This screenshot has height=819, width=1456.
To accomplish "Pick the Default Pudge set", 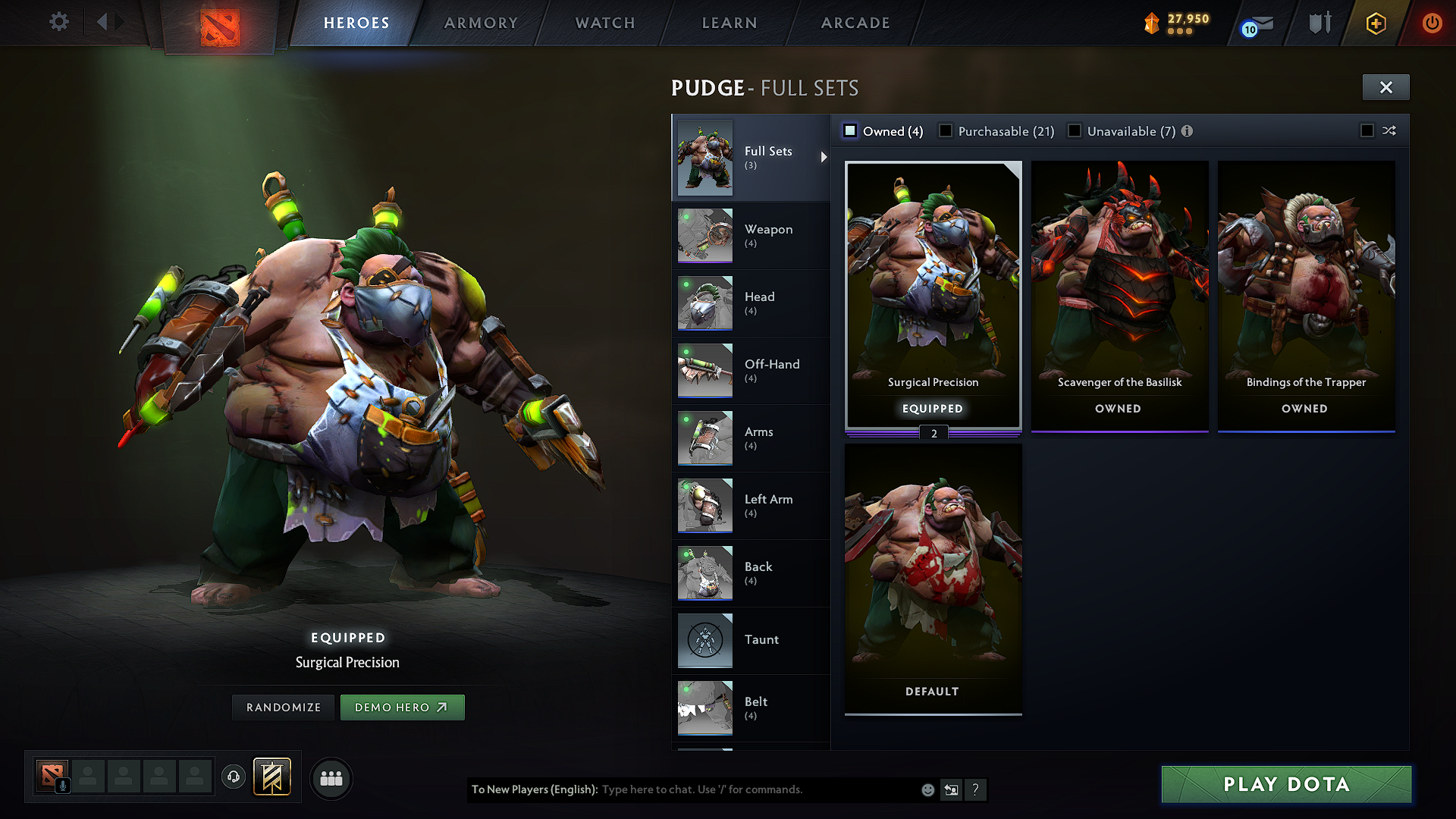I will pos(933,578).
